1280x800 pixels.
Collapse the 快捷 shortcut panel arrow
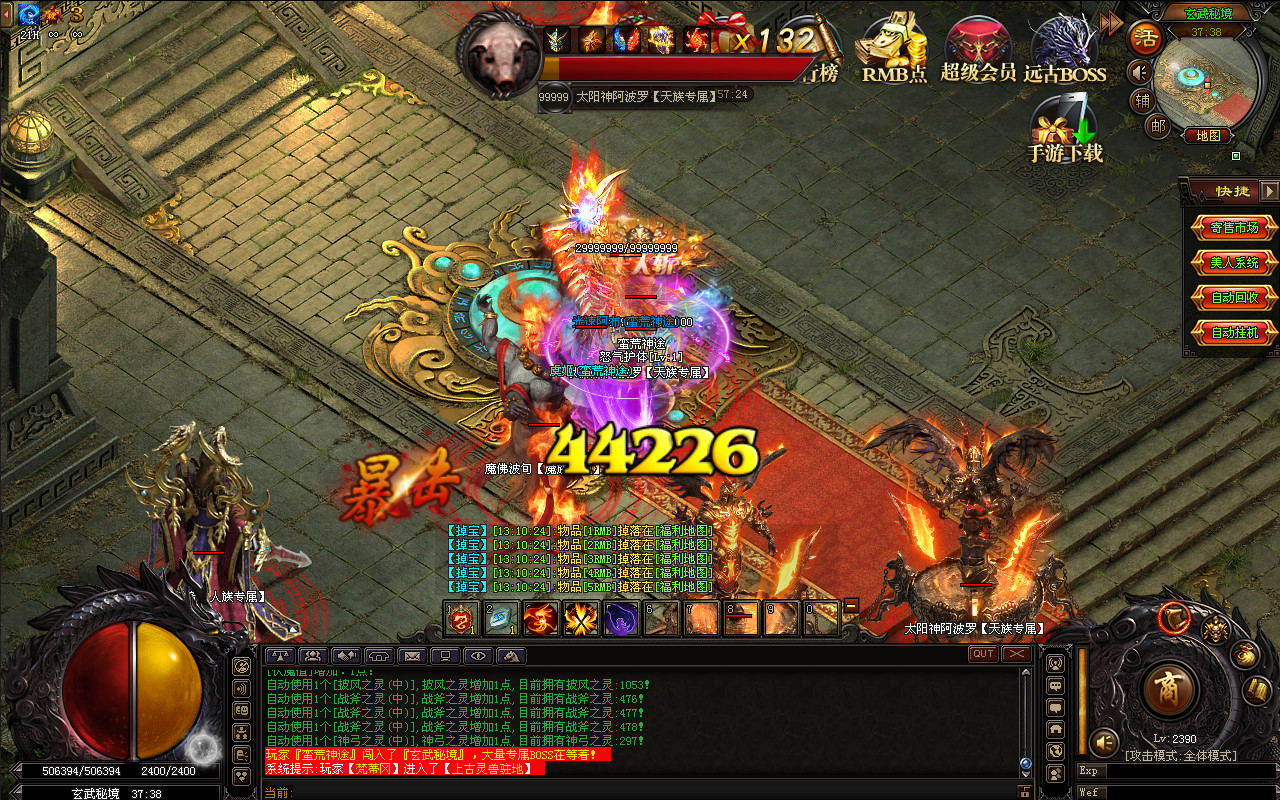pyautogui.click(x=1269, y=190)
